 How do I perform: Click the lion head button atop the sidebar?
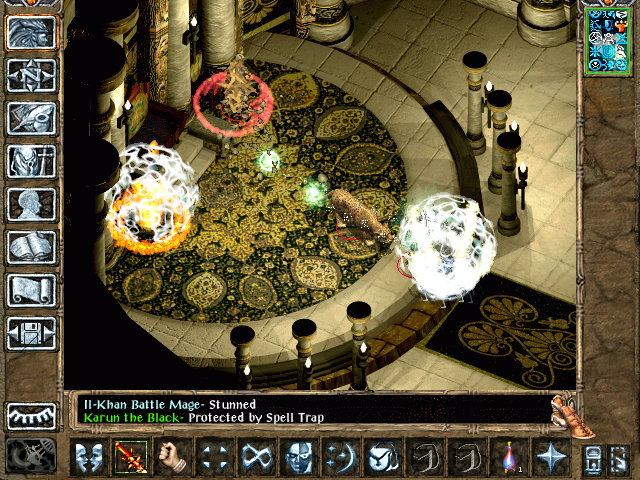pos(31,32)
